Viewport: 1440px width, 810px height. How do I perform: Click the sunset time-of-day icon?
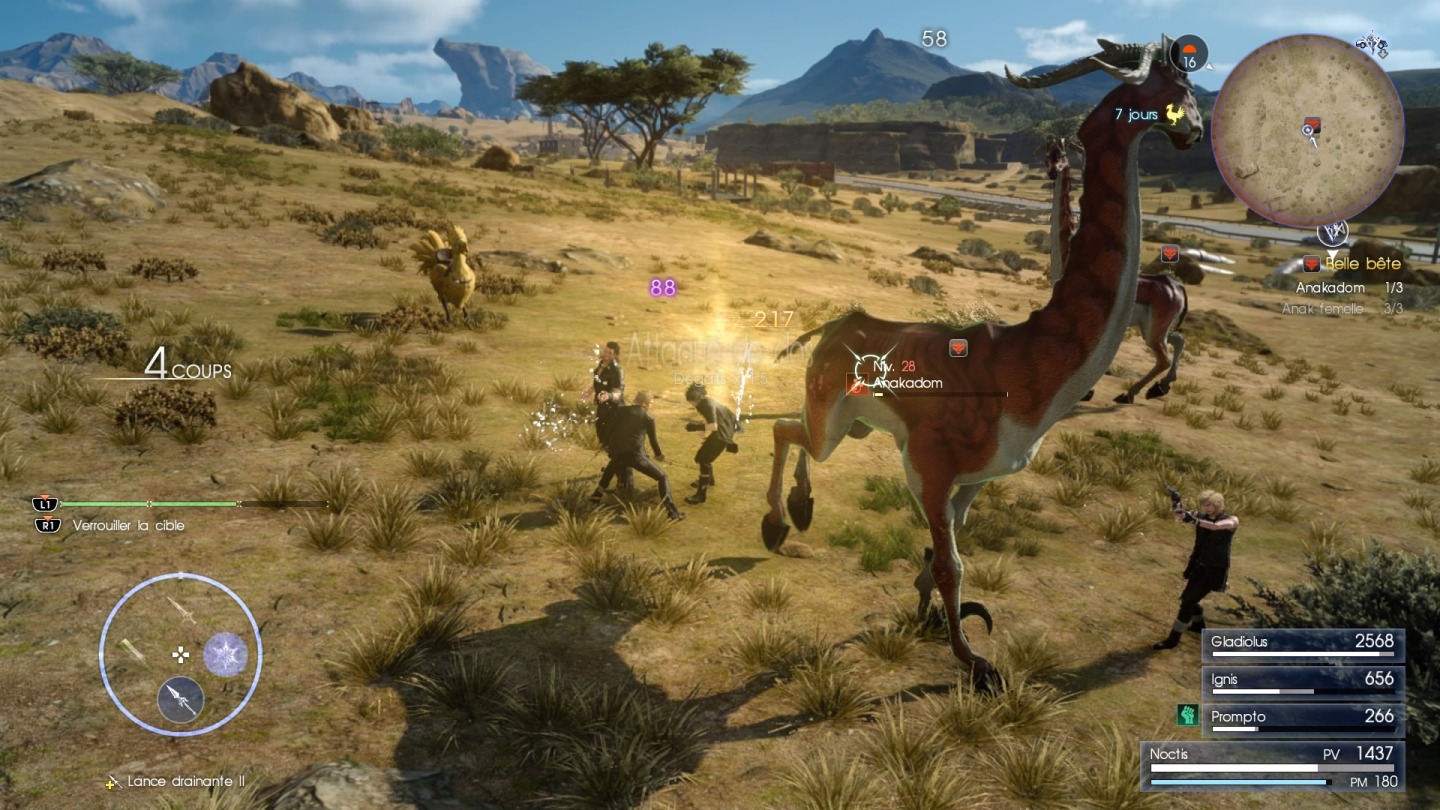[1189, 54]
